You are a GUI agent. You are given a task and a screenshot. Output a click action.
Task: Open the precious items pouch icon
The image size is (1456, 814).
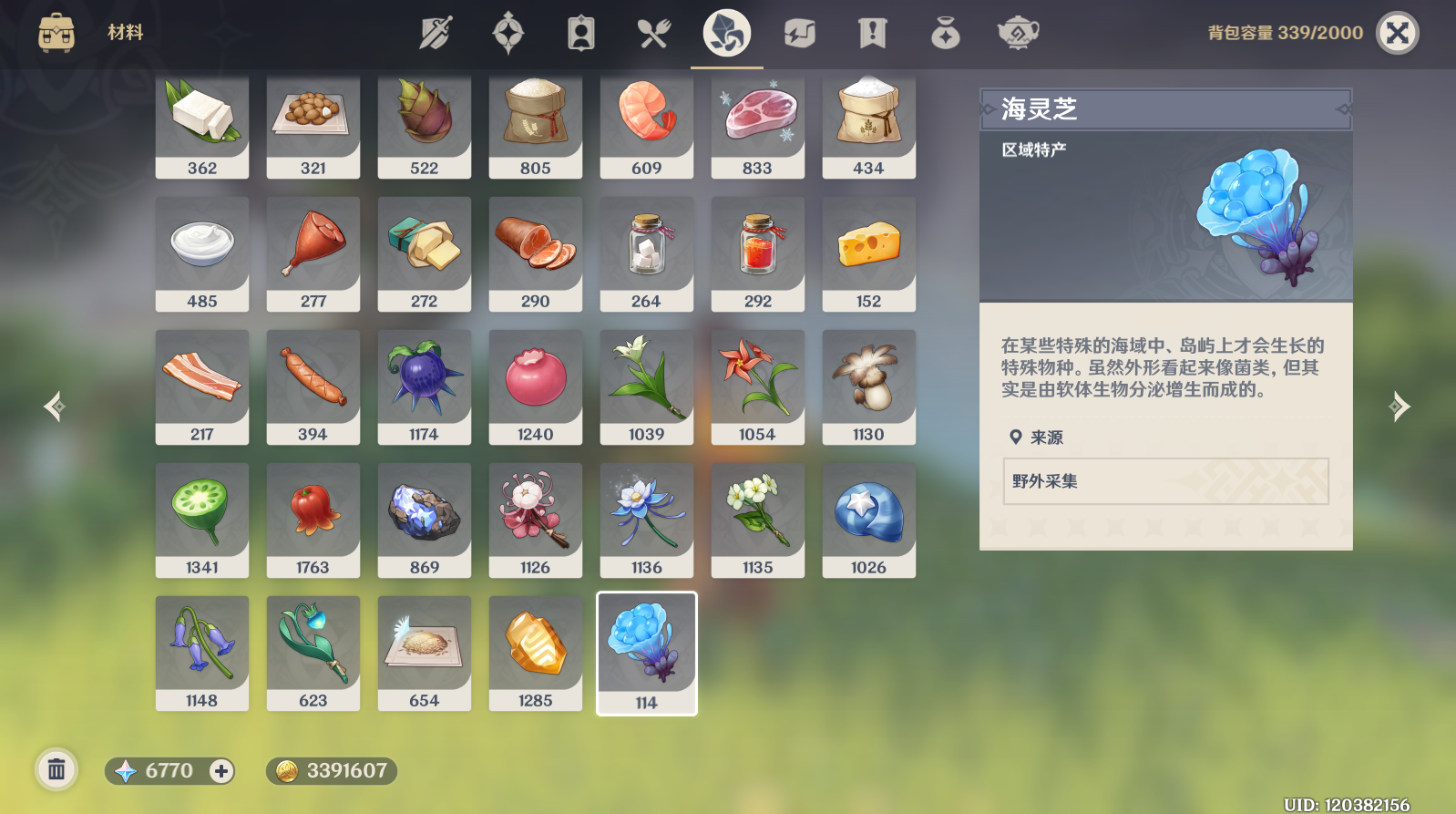tap(945, 33)
